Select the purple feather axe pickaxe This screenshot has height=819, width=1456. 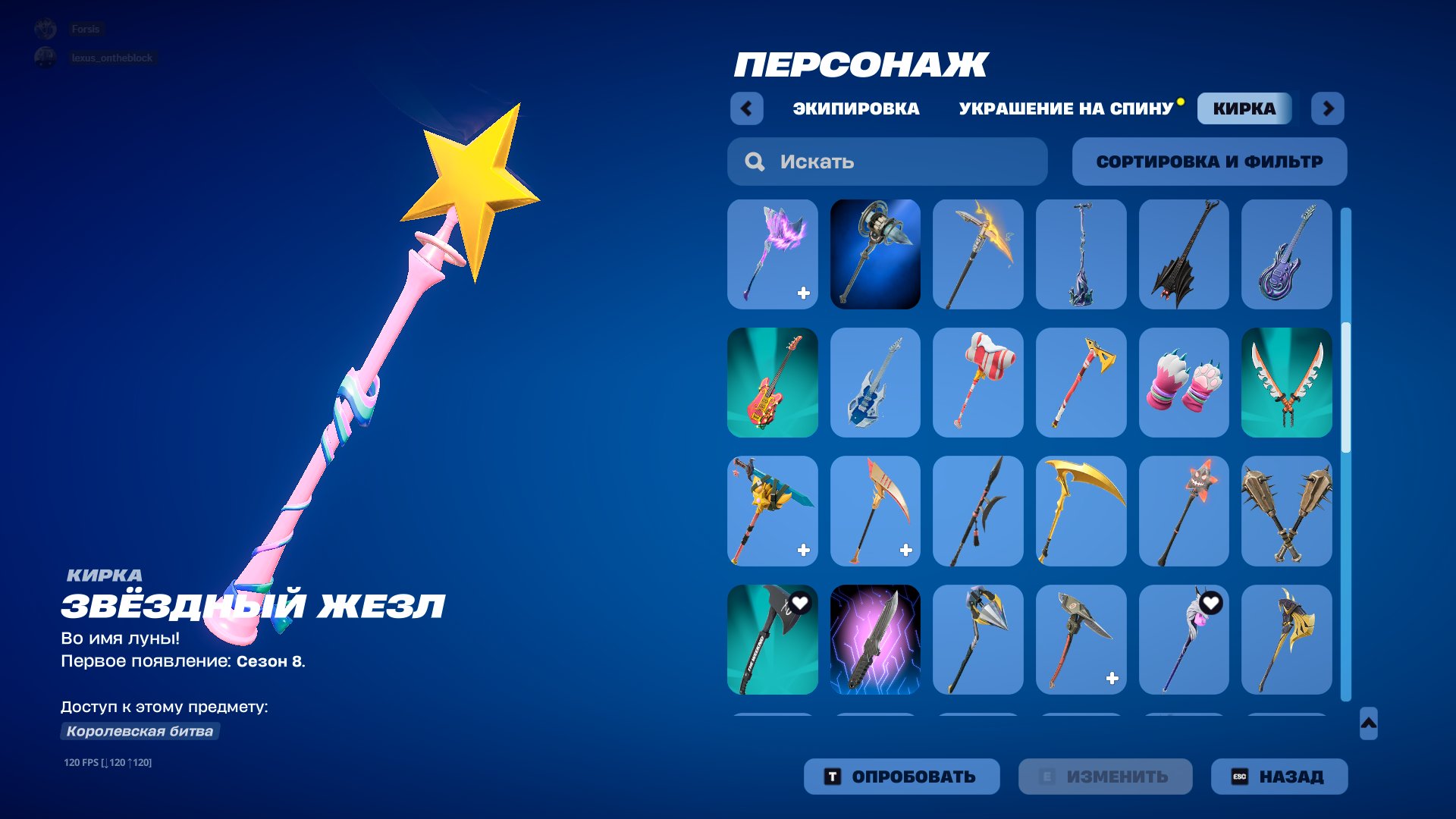[x=772, y=254]
